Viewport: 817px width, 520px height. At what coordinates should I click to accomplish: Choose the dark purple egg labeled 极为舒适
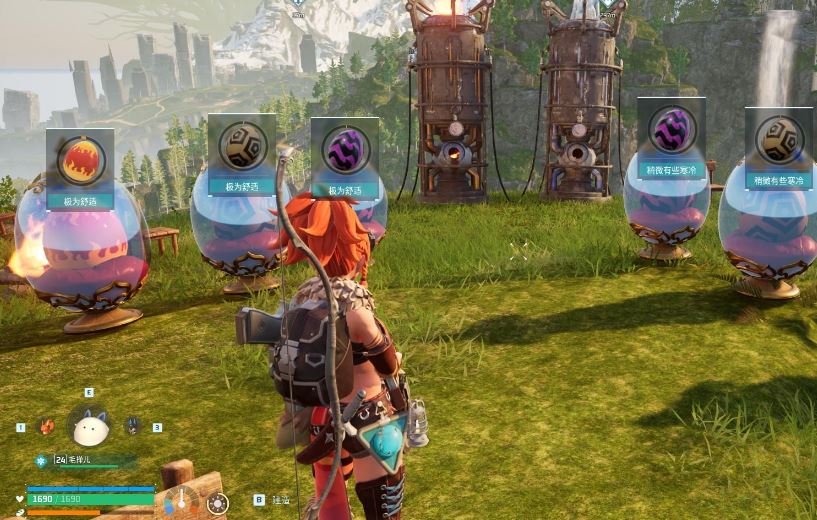click(x=345, y=150)
